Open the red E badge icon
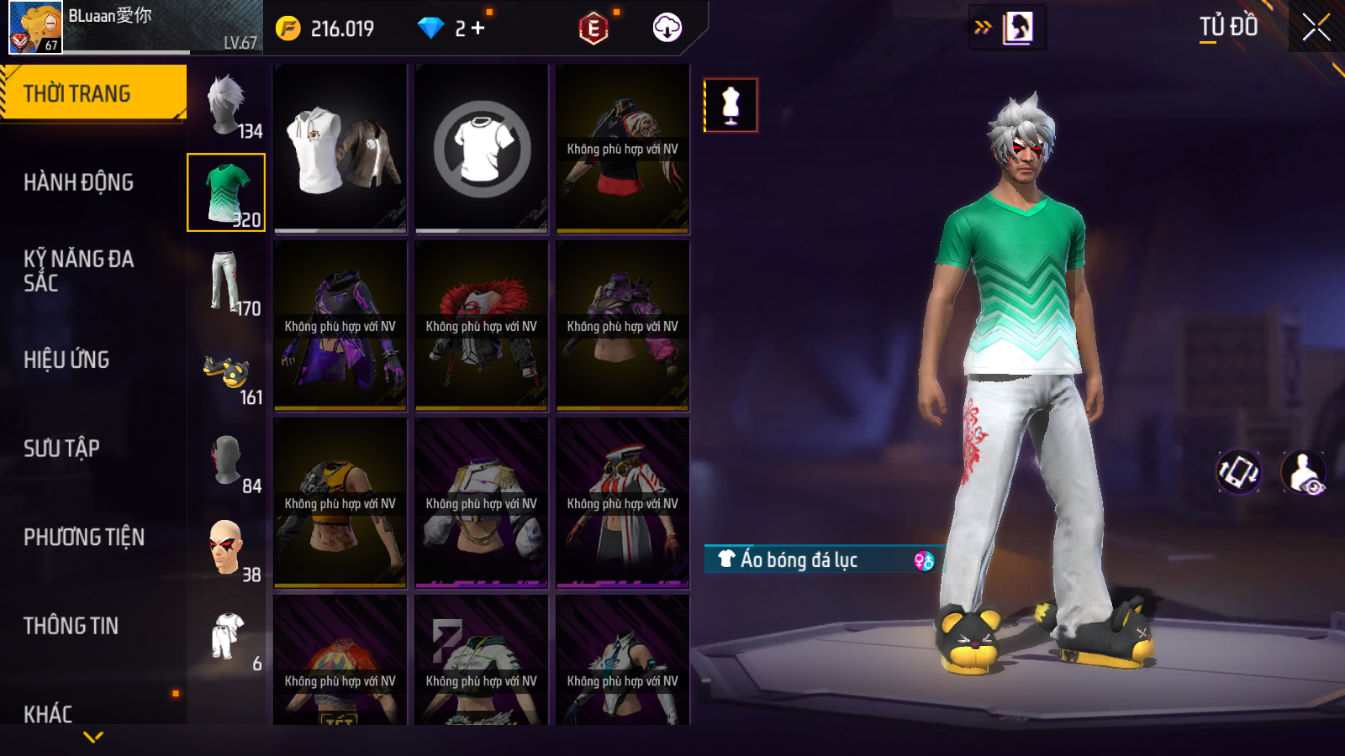The image size is (1345, 756). click(x=594, y=28)
